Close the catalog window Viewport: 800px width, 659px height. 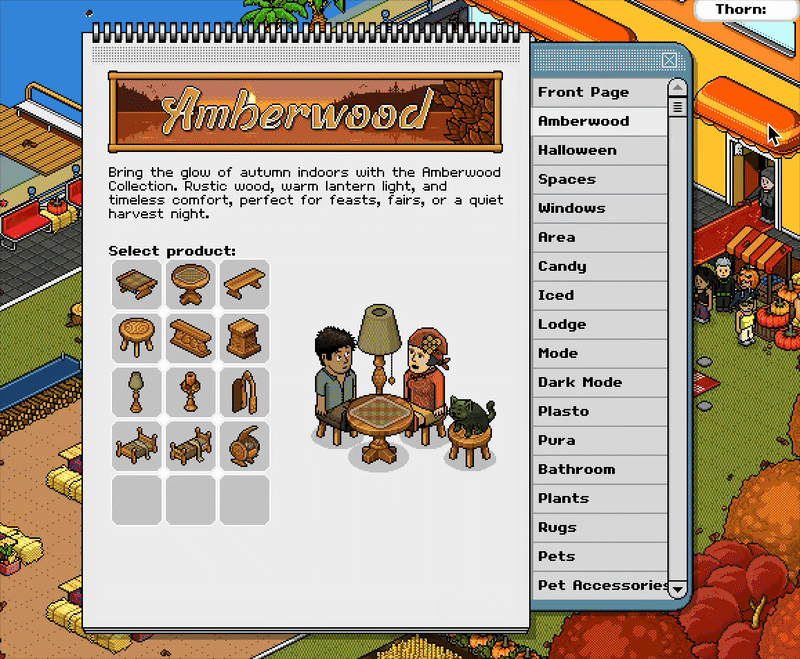pyautogui.click(x=669, y=60)
